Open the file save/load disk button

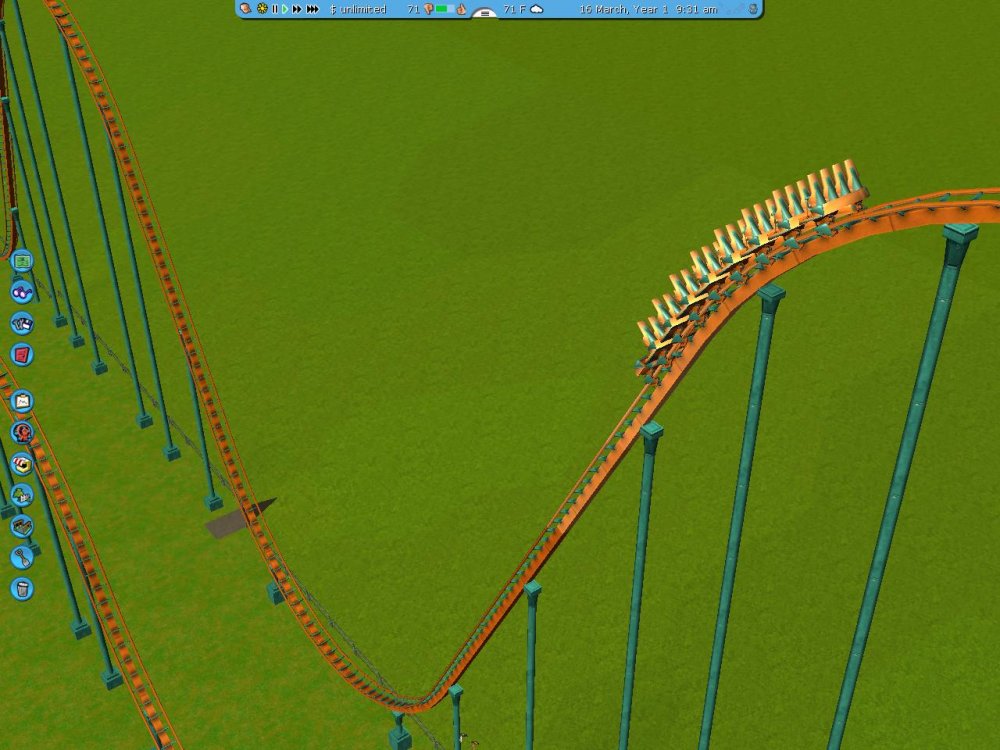coord(22,323)
